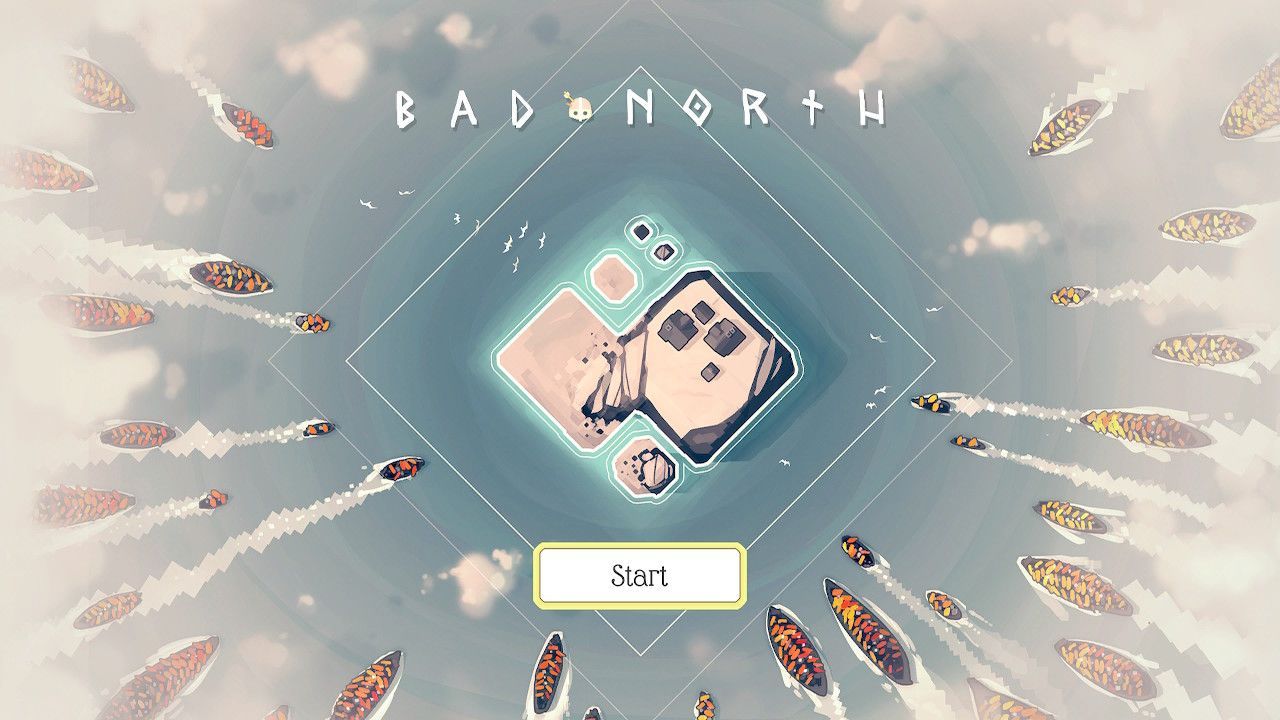This screenshot has height=720, width=1280.
Task: Select the large house on the main island
Action: point(679,329)
